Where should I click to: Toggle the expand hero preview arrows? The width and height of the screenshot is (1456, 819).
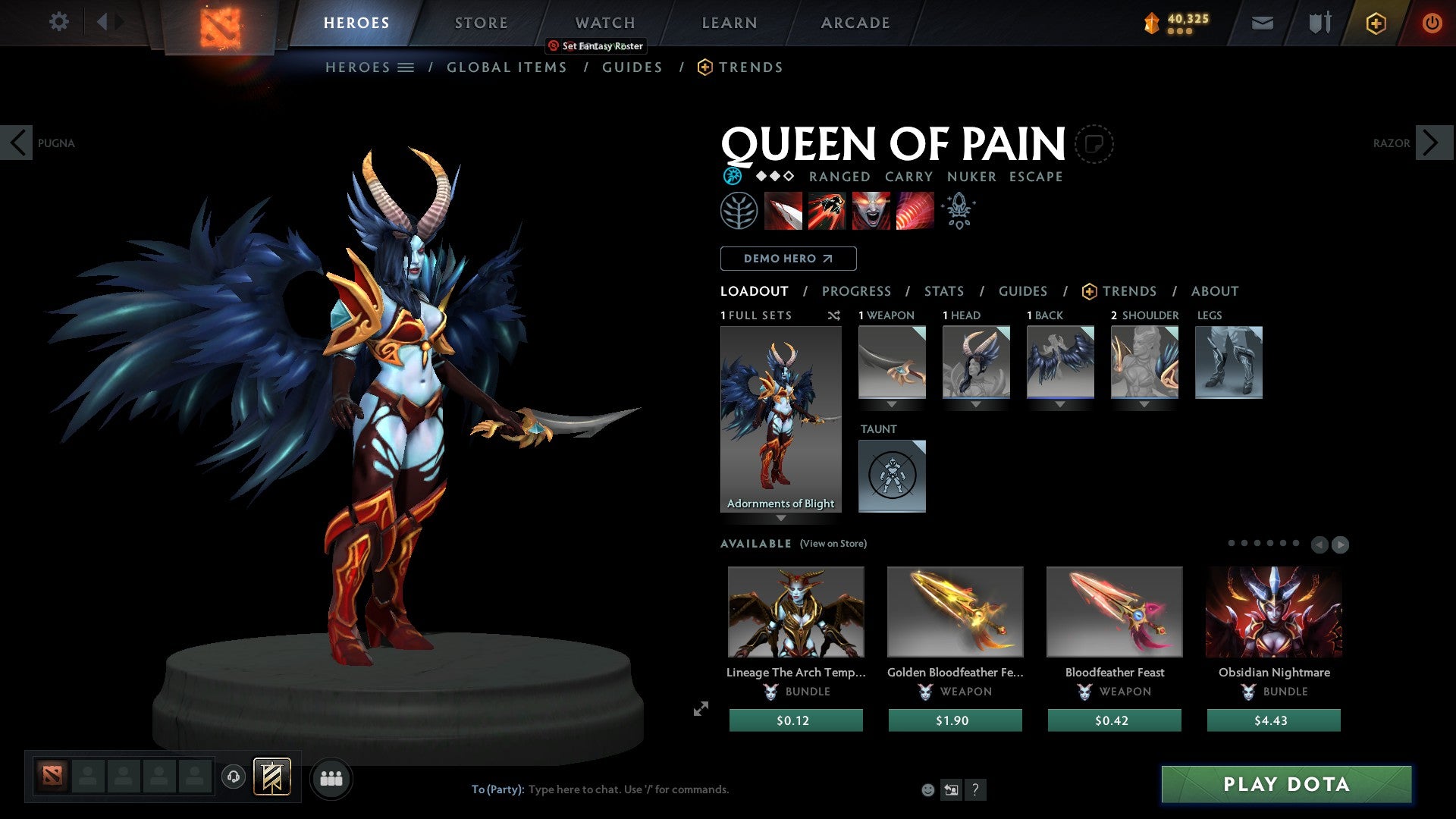700,710
